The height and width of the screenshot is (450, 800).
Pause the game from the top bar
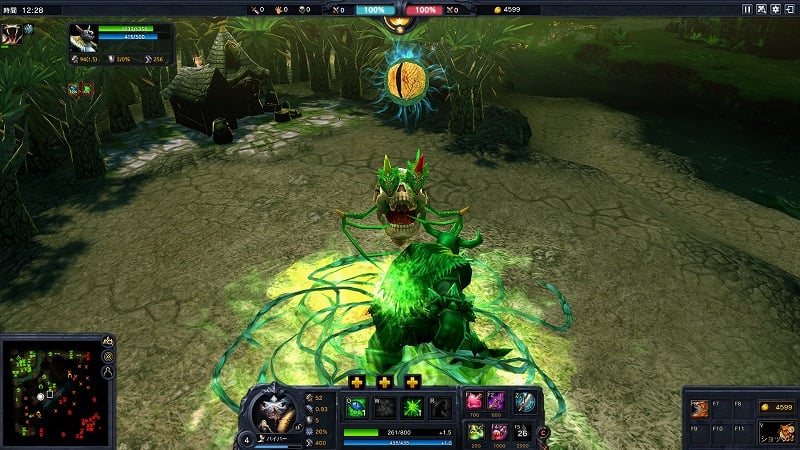747,9
